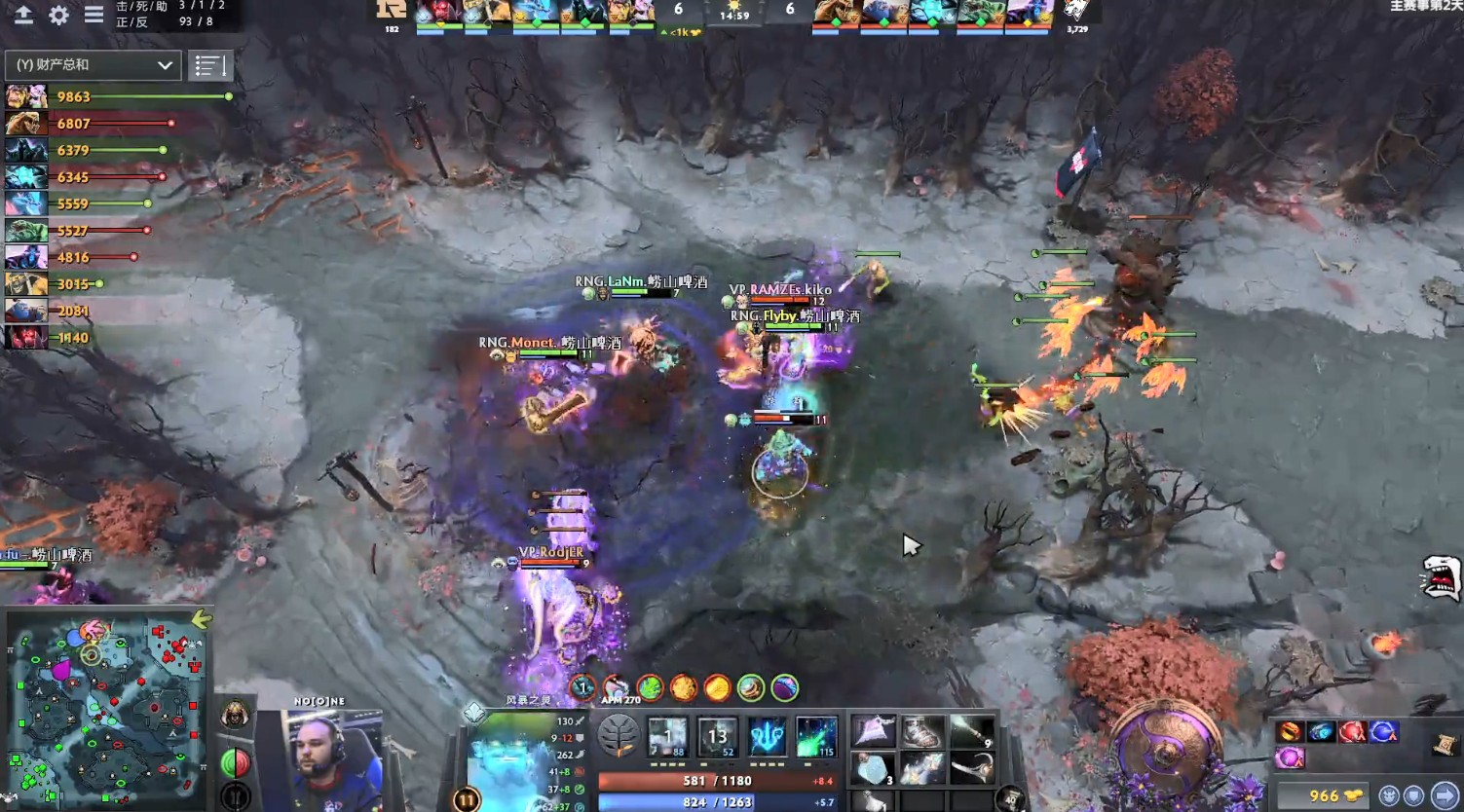Open the hamburger menu at top-left

pos(94,16)
